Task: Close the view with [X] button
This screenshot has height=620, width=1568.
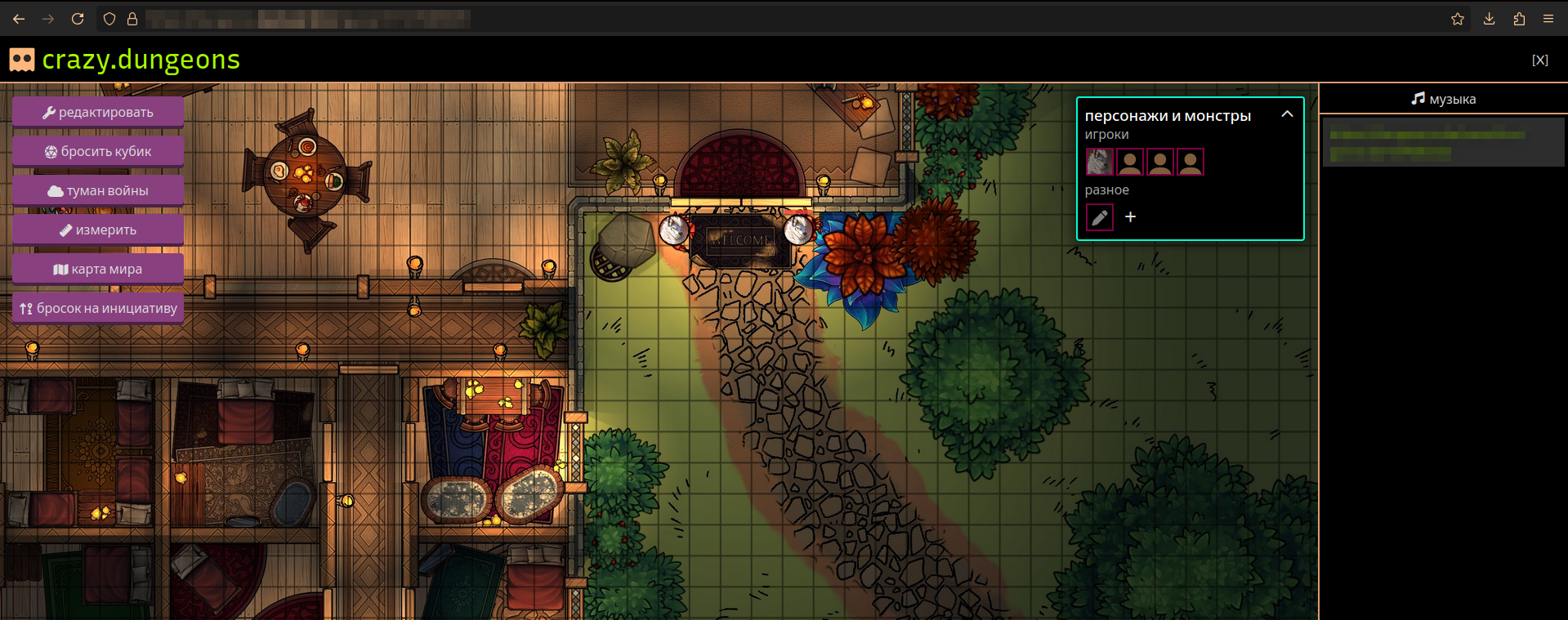Action: [1539, 60]
